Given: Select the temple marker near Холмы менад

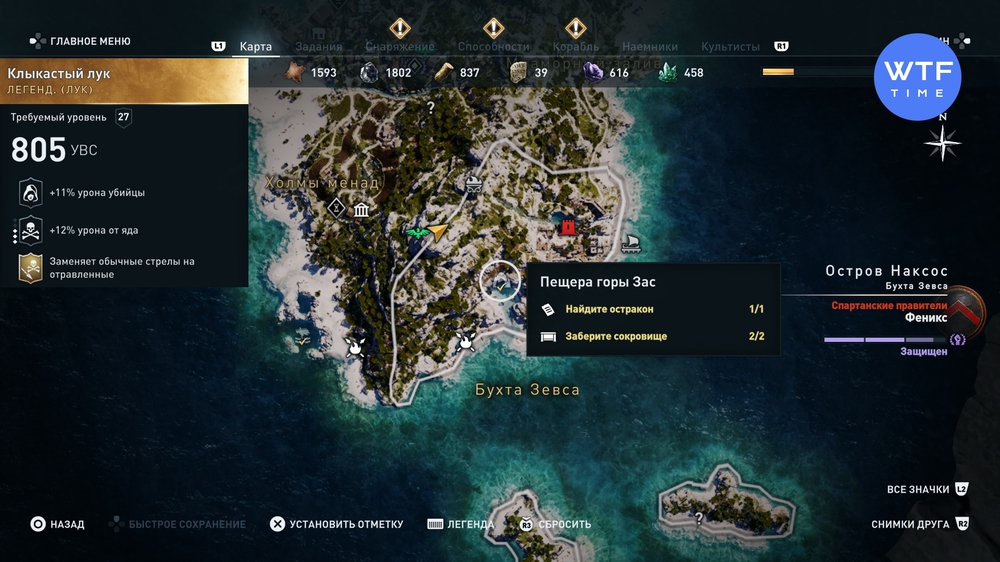Looking at the screenshot, I should point(361,210).
